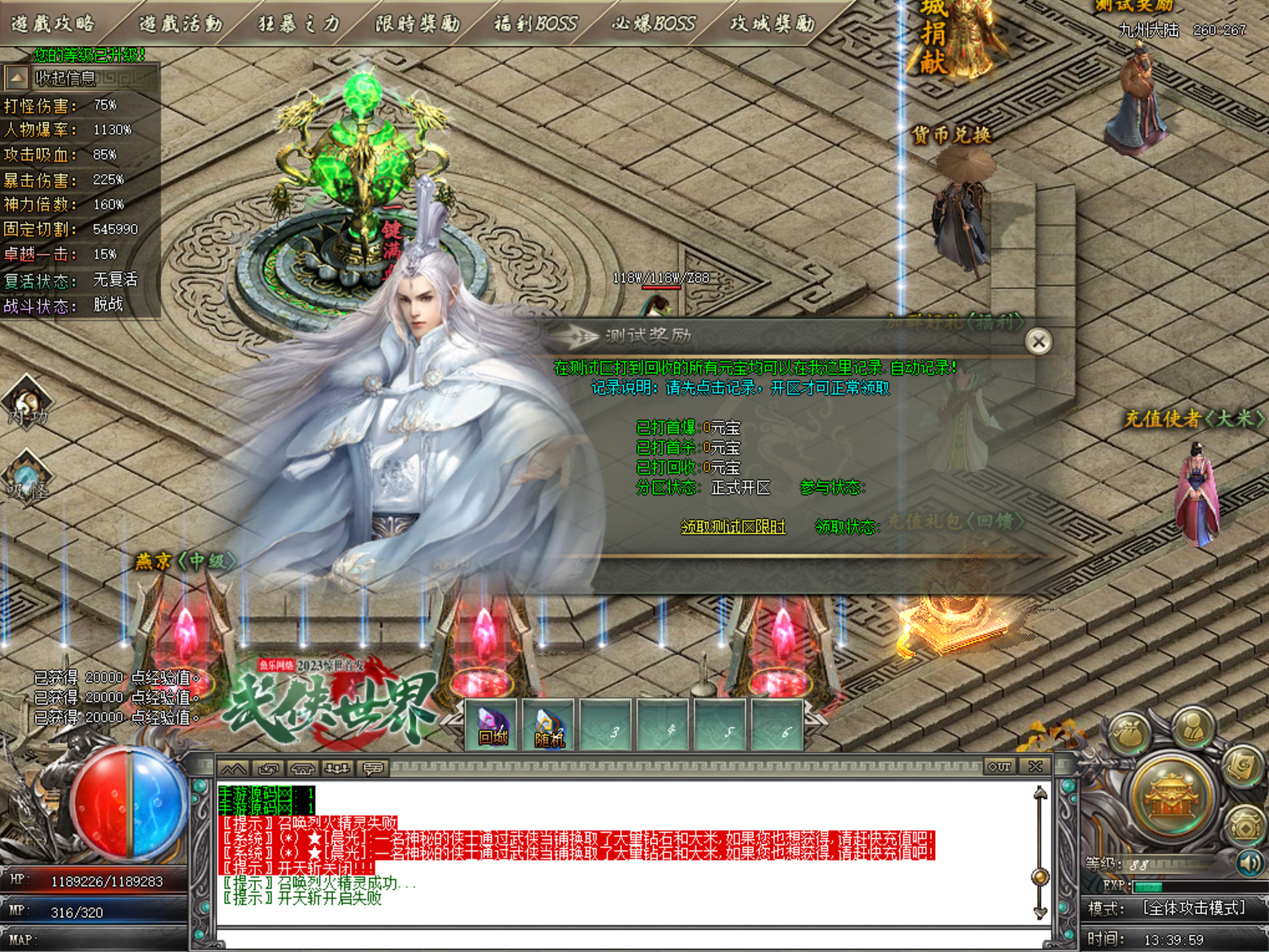Choose 福利BOSS from the top menu
Image resolution: width=1269 pixels, height=952 pixels.
pyautogui.click(x=535, y=23)
